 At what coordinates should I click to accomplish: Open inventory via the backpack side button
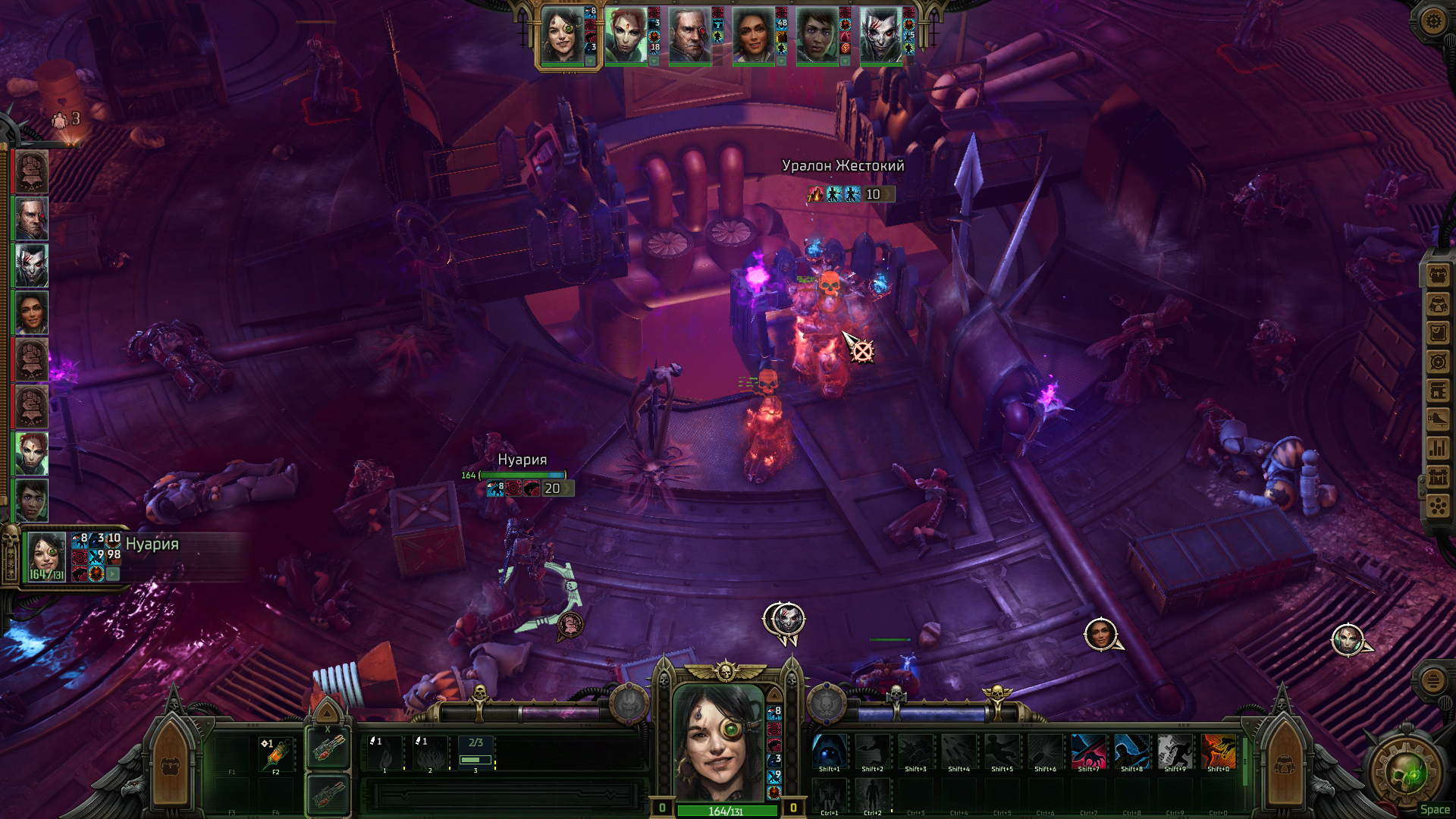click(1438, 275)
